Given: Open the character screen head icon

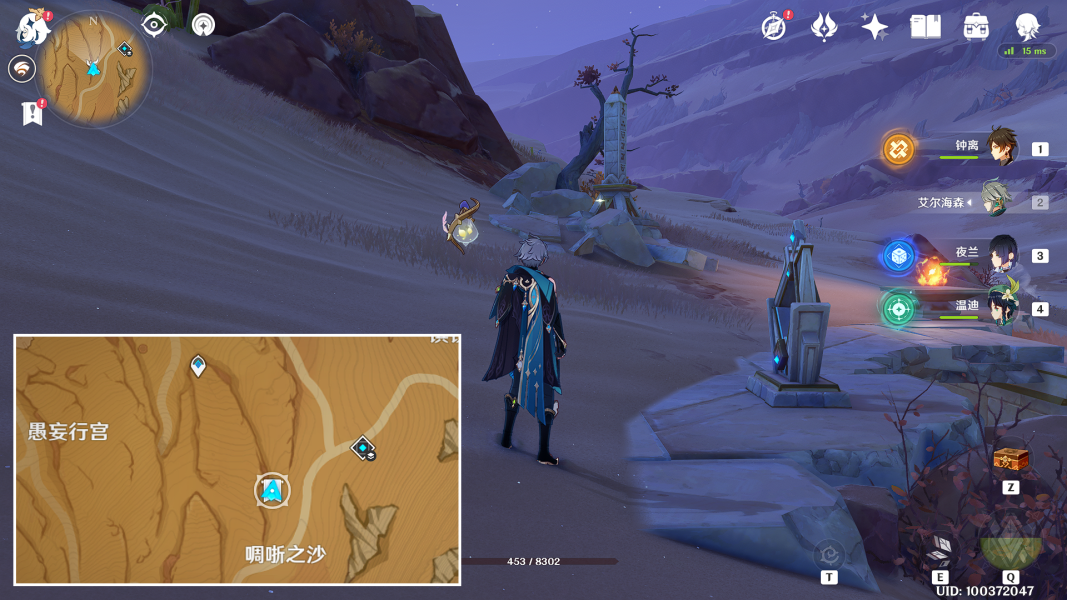Looking at the screenshot, I should [x=1027, y=26].
